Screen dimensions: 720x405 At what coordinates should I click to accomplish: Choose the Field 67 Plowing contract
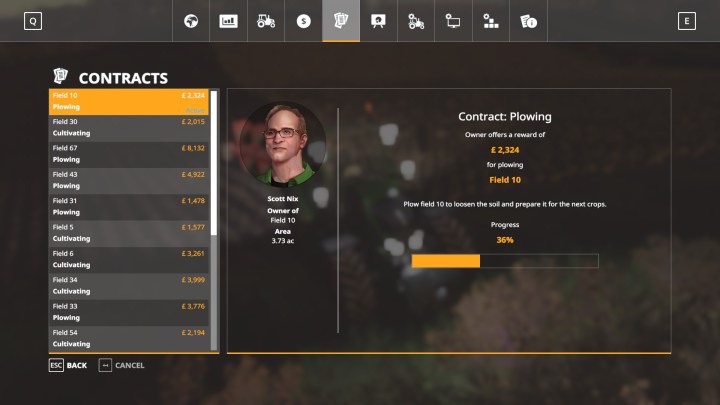130,154
